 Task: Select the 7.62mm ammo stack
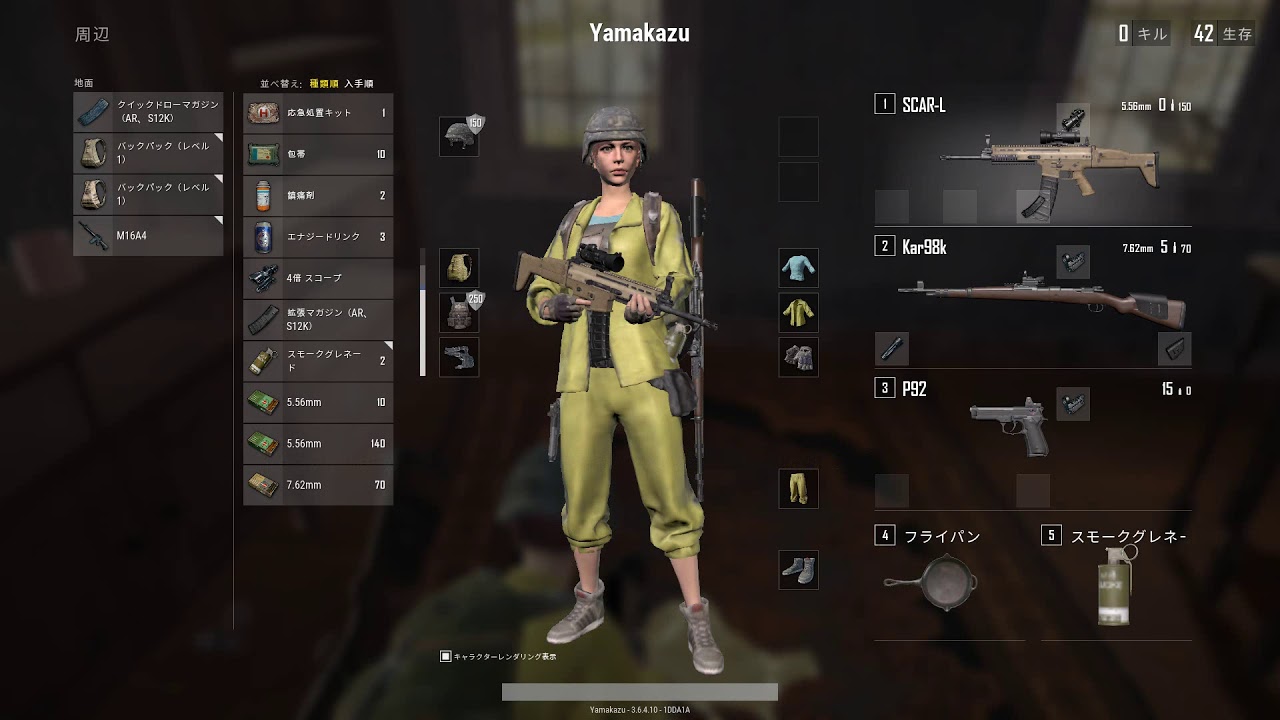point(318,484)
